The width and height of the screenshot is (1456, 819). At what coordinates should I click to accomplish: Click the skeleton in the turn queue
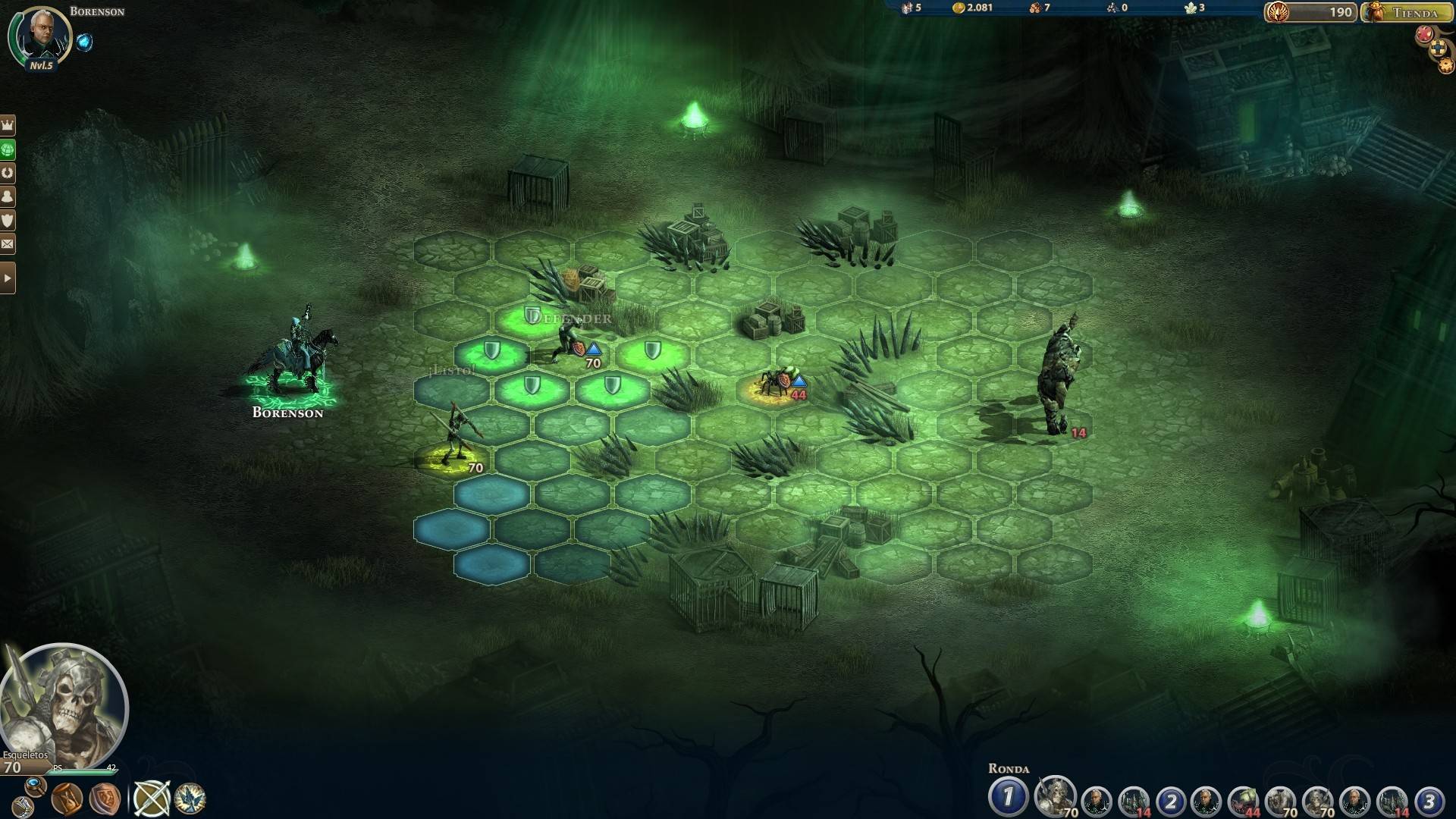[x=1054, y=798]
